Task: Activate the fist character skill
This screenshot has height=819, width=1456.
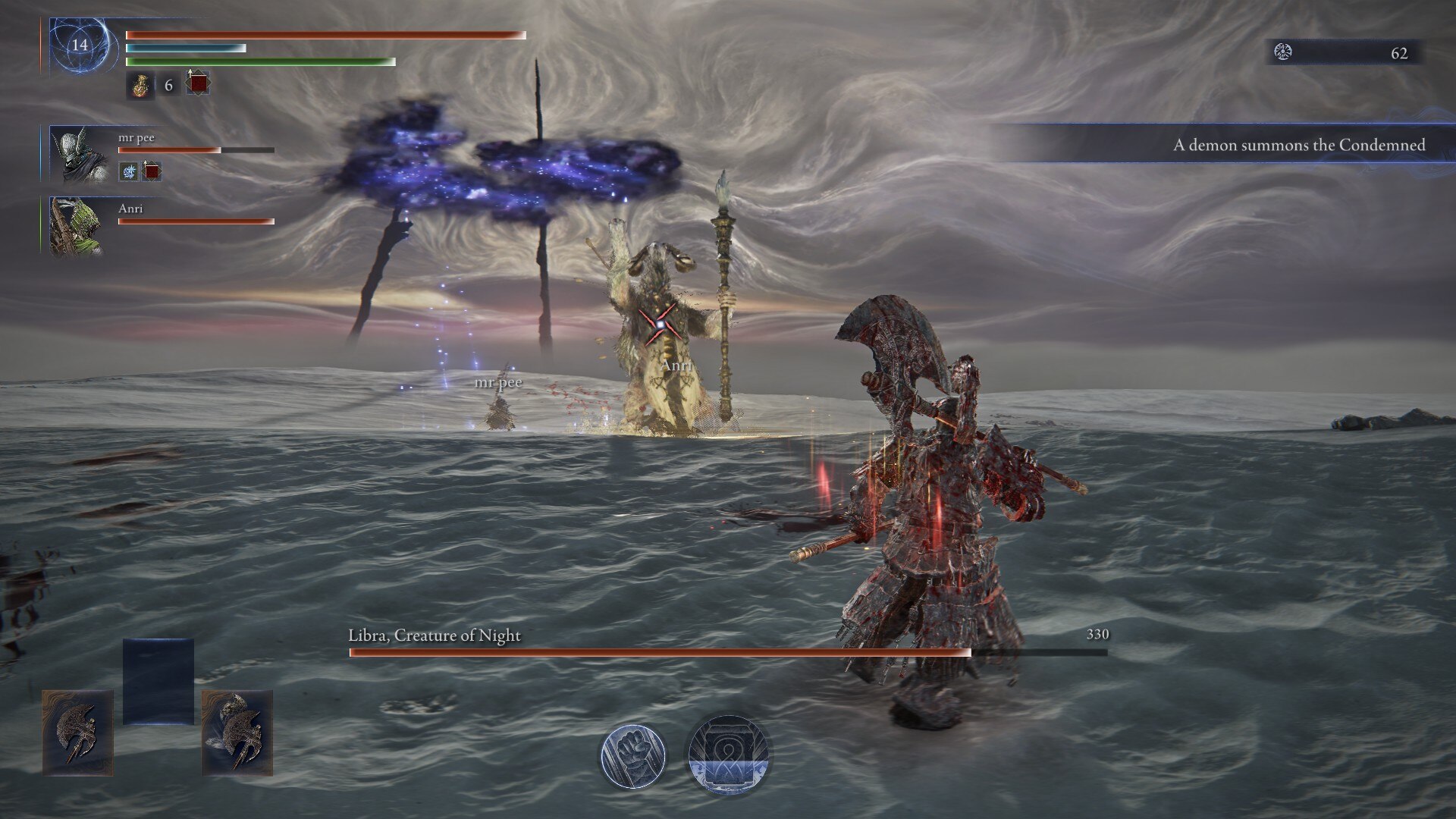Action: coord(633,755)
